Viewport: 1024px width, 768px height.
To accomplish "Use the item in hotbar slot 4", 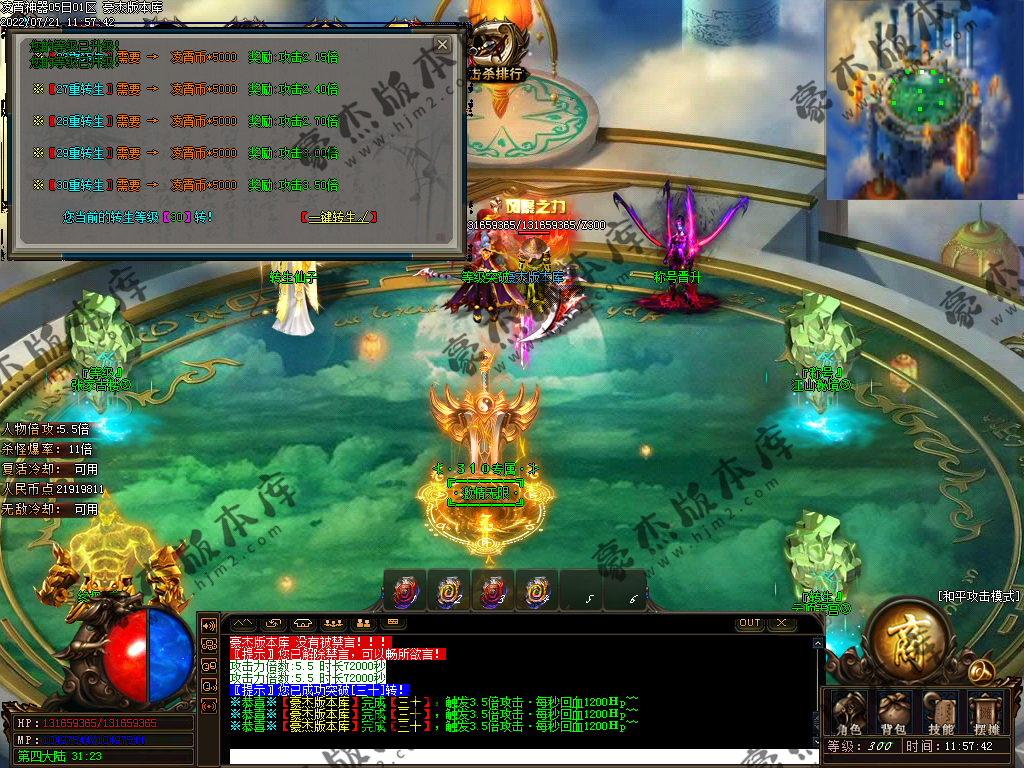I will (x=537, y=591).
